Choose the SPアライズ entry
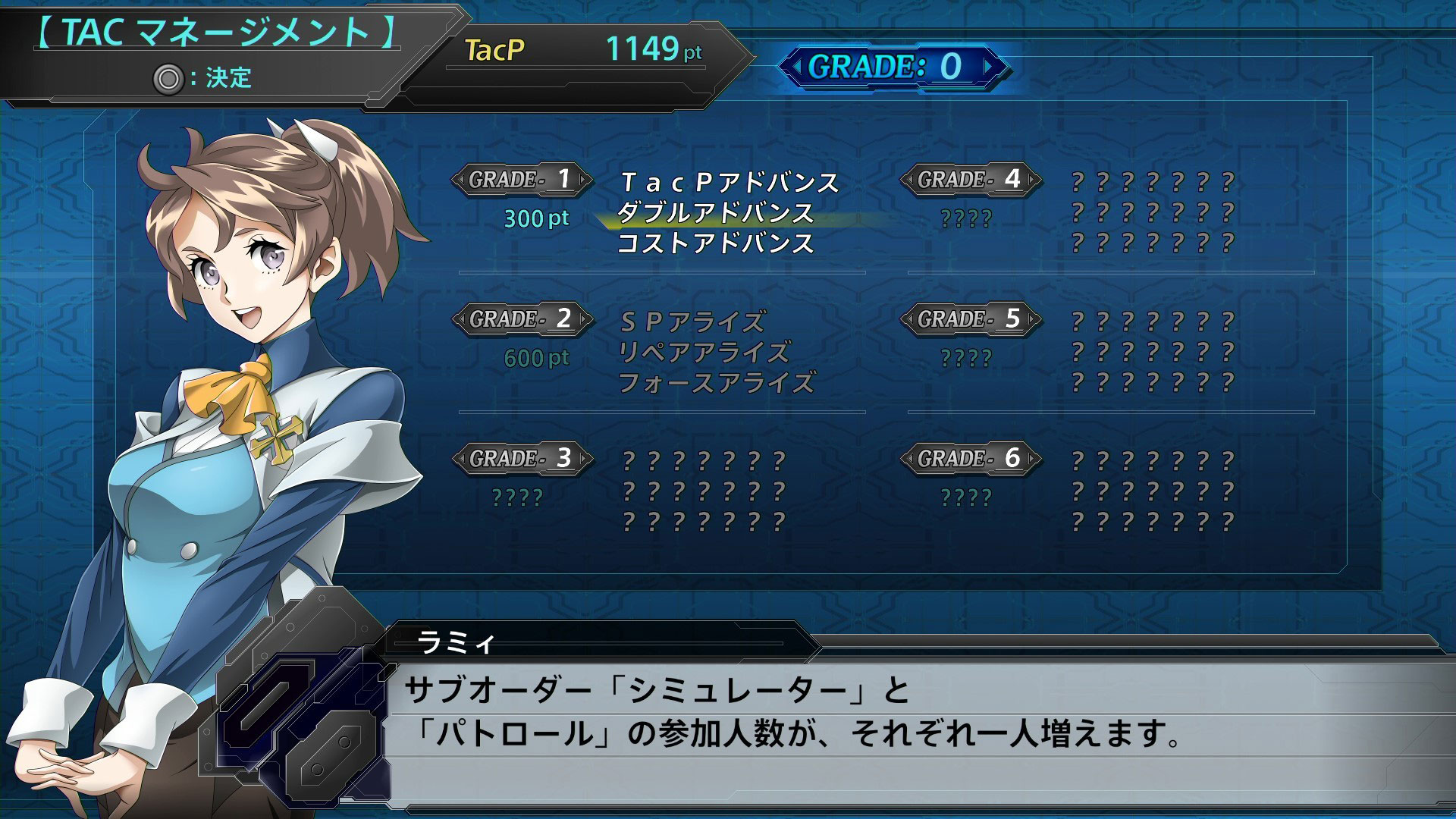Viewport: 1456px width, 819px height. 692,322
